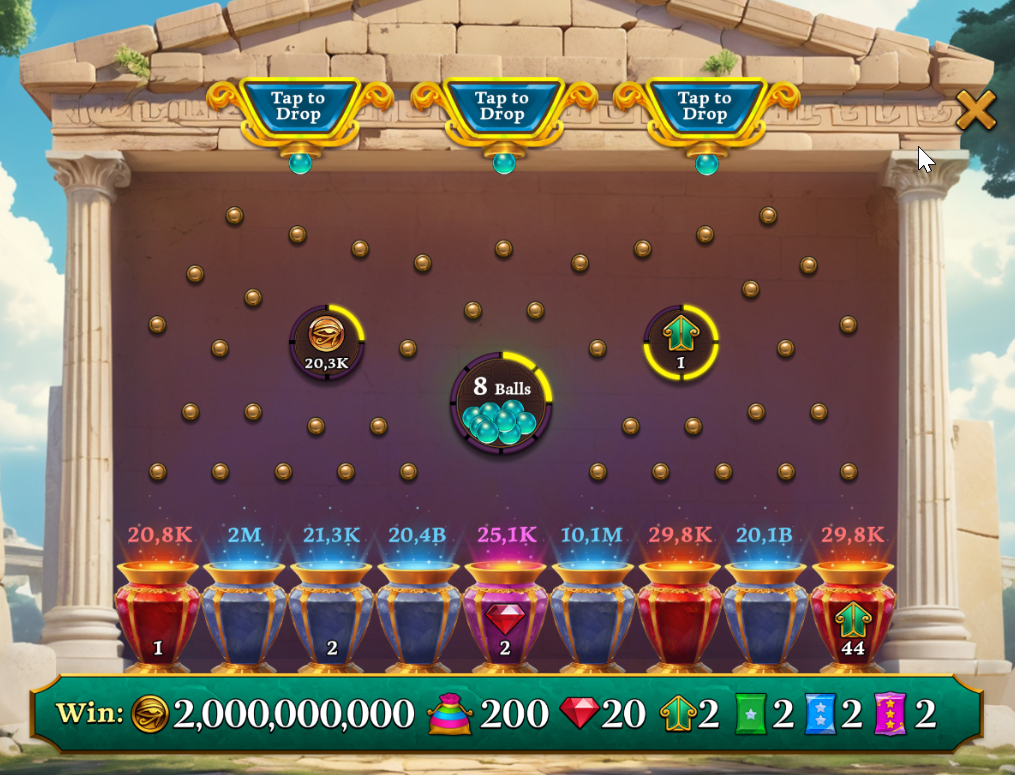Tap to Drop above the green arrow bumper
This screenshot has height=775, width=1015.
coord(705,107)
